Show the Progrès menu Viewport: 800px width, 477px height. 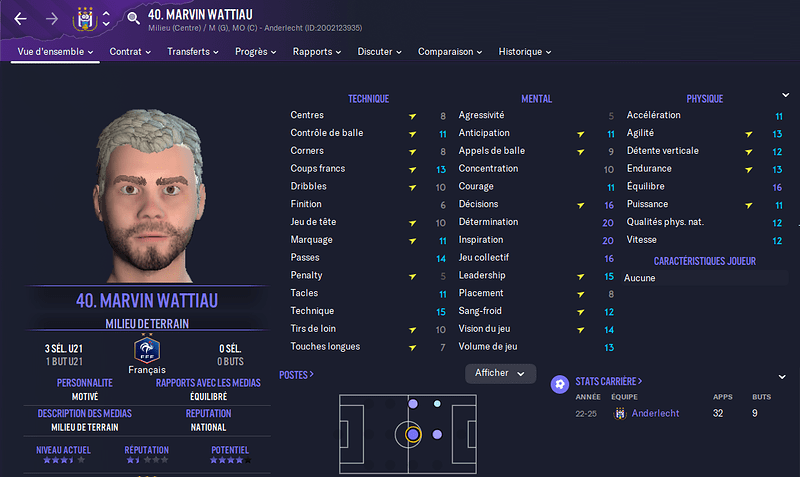pyautogui.click(x=256, y=52)
